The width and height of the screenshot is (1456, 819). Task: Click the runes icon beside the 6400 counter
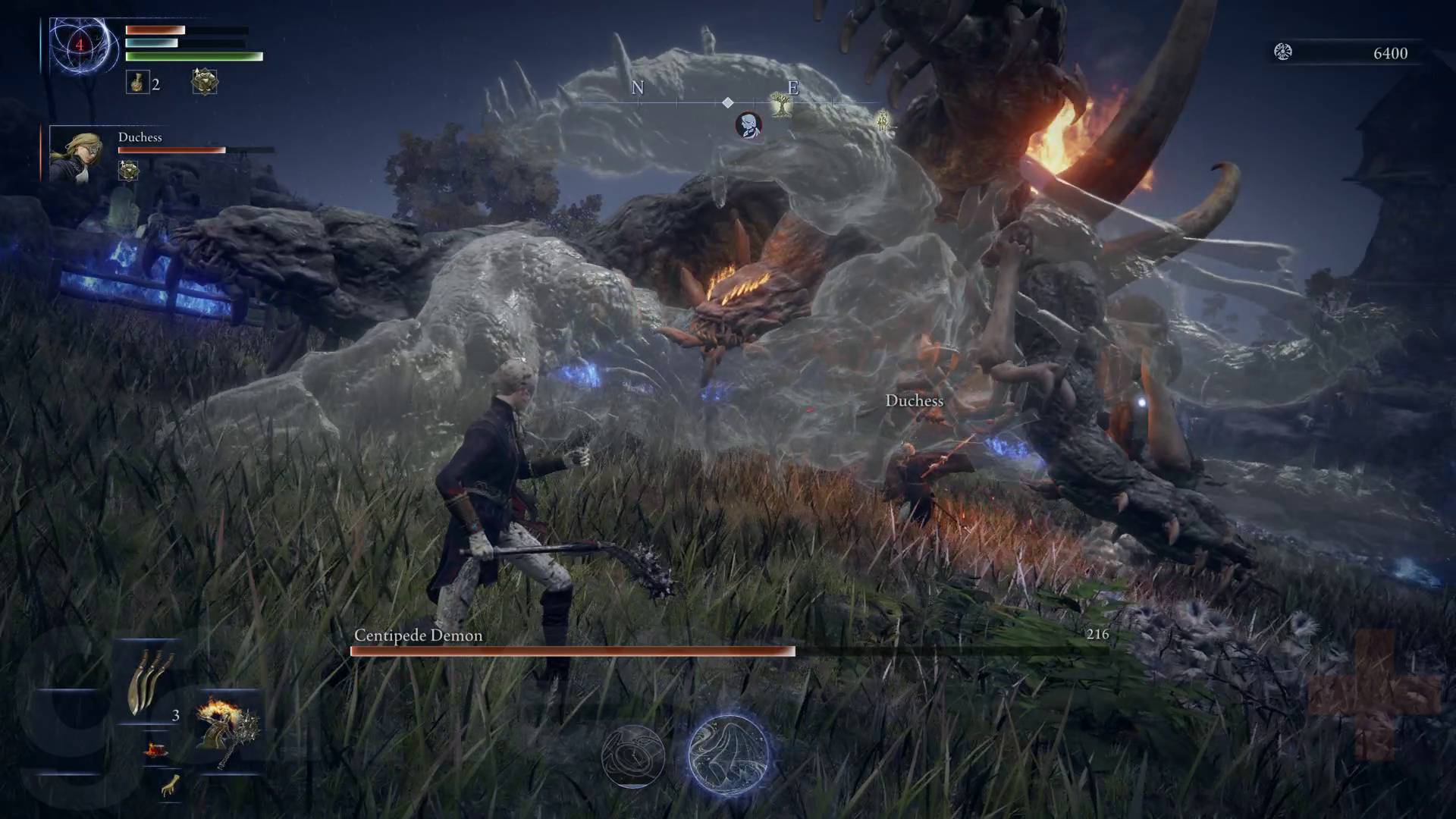1282,52
